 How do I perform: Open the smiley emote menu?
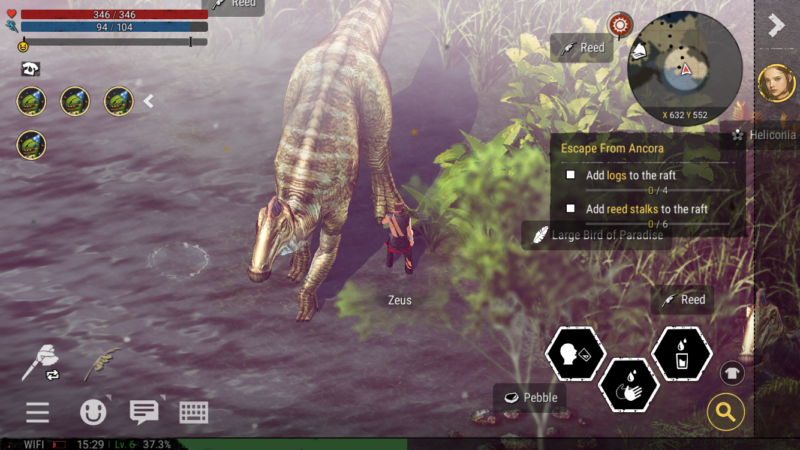pyautogui.click(x=93, y=412)
